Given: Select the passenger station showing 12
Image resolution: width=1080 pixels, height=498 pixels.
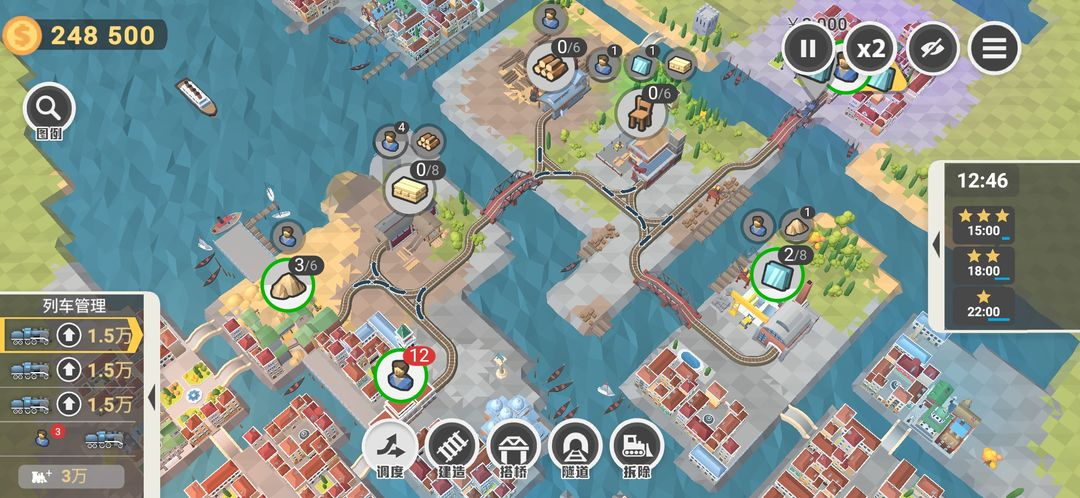Looking at the screenshot, I should point(400,375).
